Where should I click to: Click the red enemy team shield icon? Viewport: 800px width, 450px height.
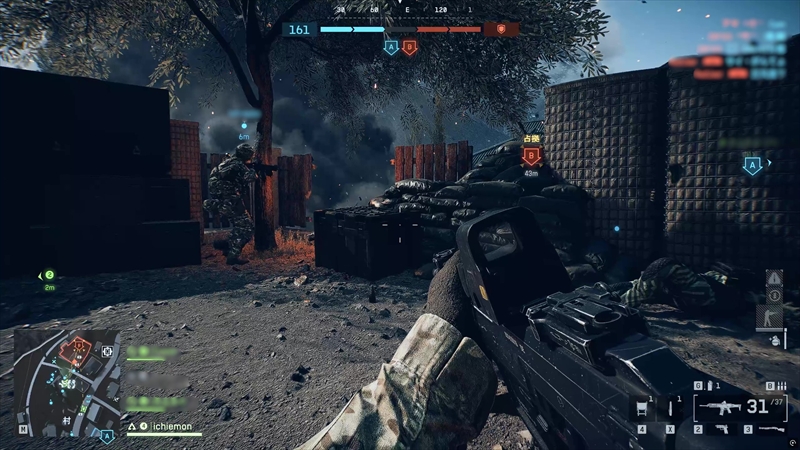pyautogui.click(x=501, y=29)
